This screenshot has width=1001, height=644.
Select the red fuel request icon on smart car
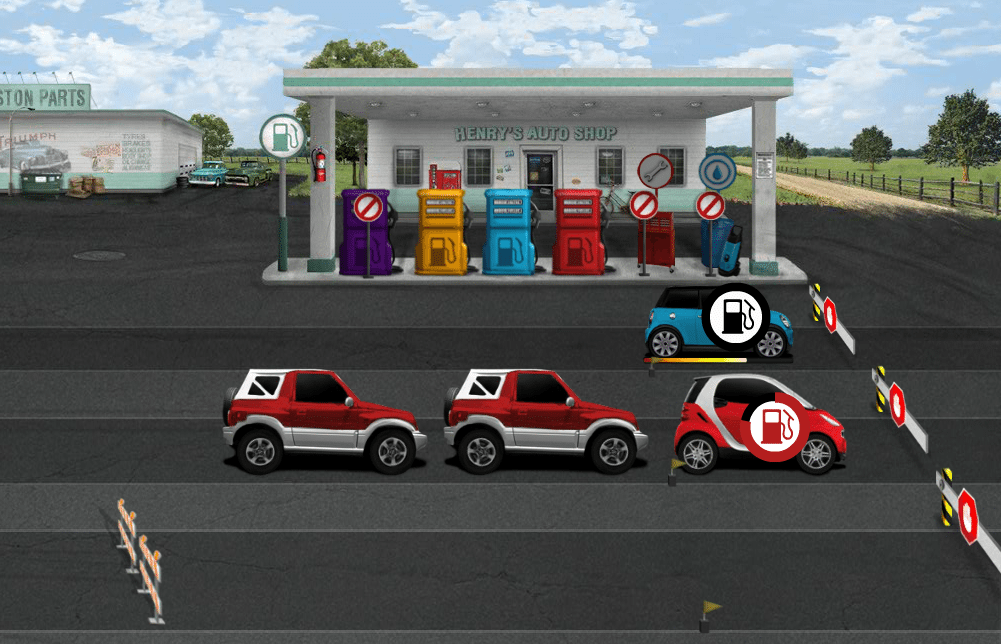click(774, 427)
